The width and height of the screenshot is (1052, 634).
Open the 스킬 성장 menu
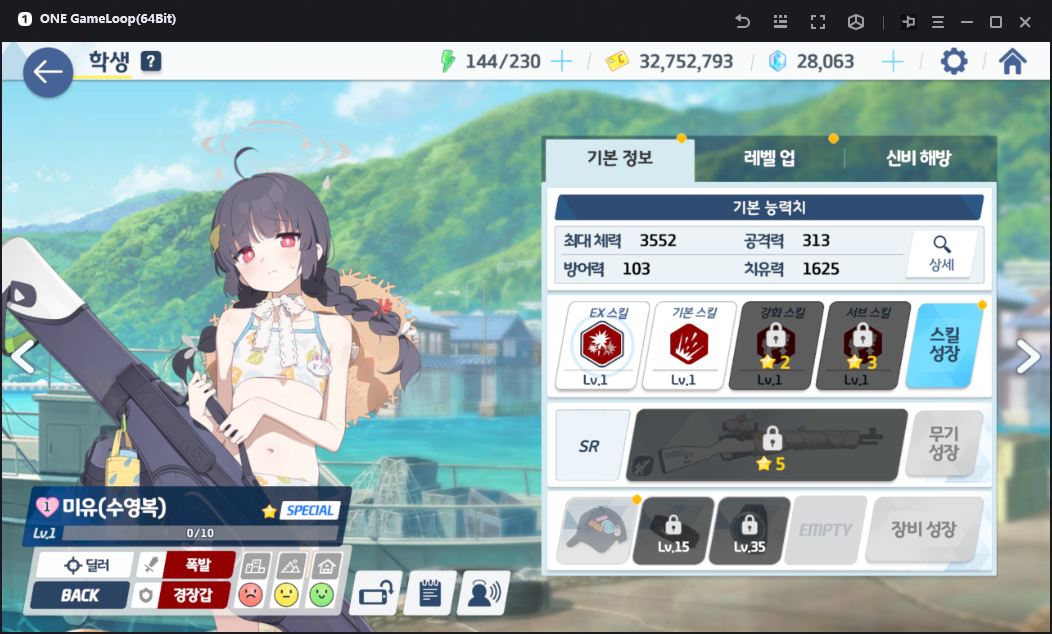[x=944, y=346]
